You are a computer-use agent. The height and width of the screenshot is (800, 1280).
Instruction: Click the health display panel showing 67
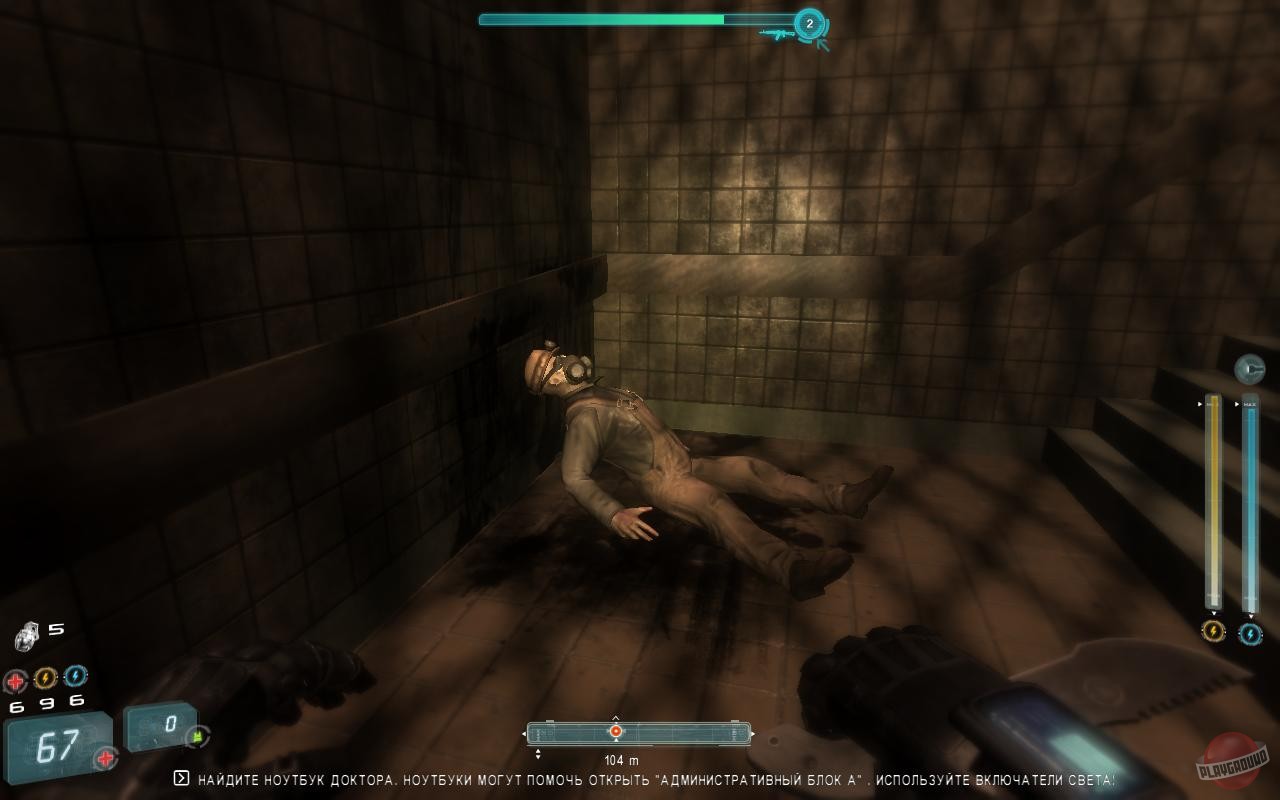(x=55, y=743)
